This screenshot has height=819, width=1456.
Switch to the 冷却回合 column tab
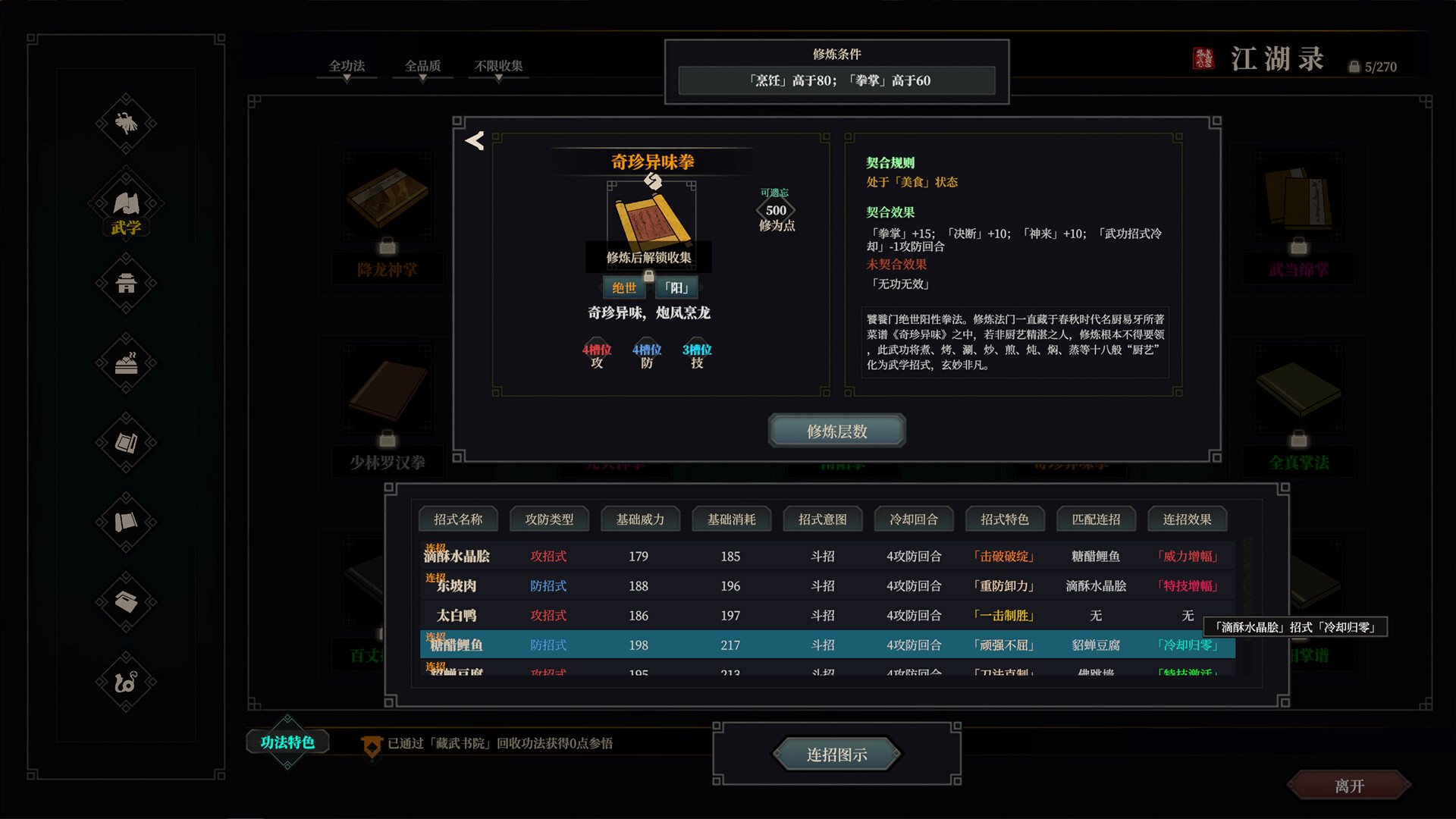(x=914, y=519)
